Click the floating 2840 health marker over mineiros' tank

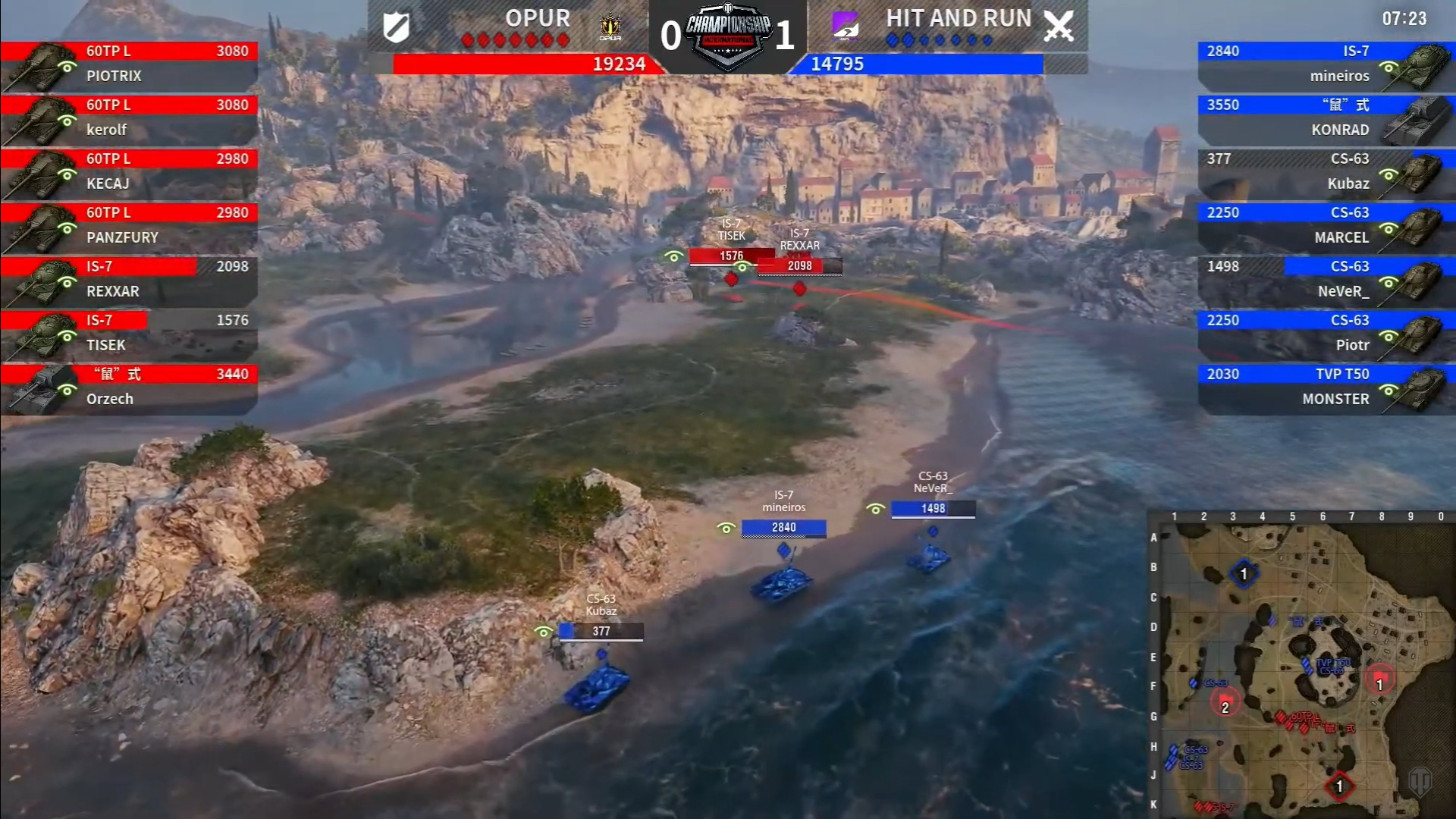point(783,528)
